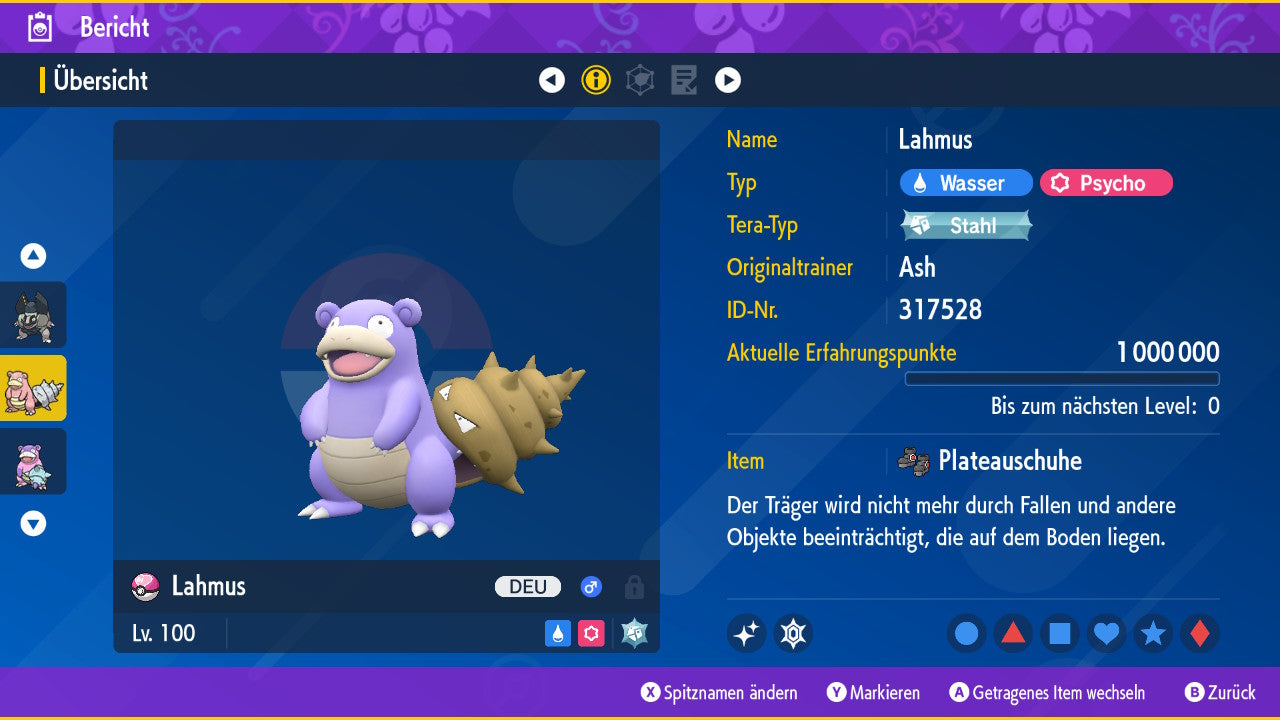The height and width of the screenshot is (720, 1280).
Task: Toggle the heart marking
Action: pyautogui.click(x=1106, y=633)
